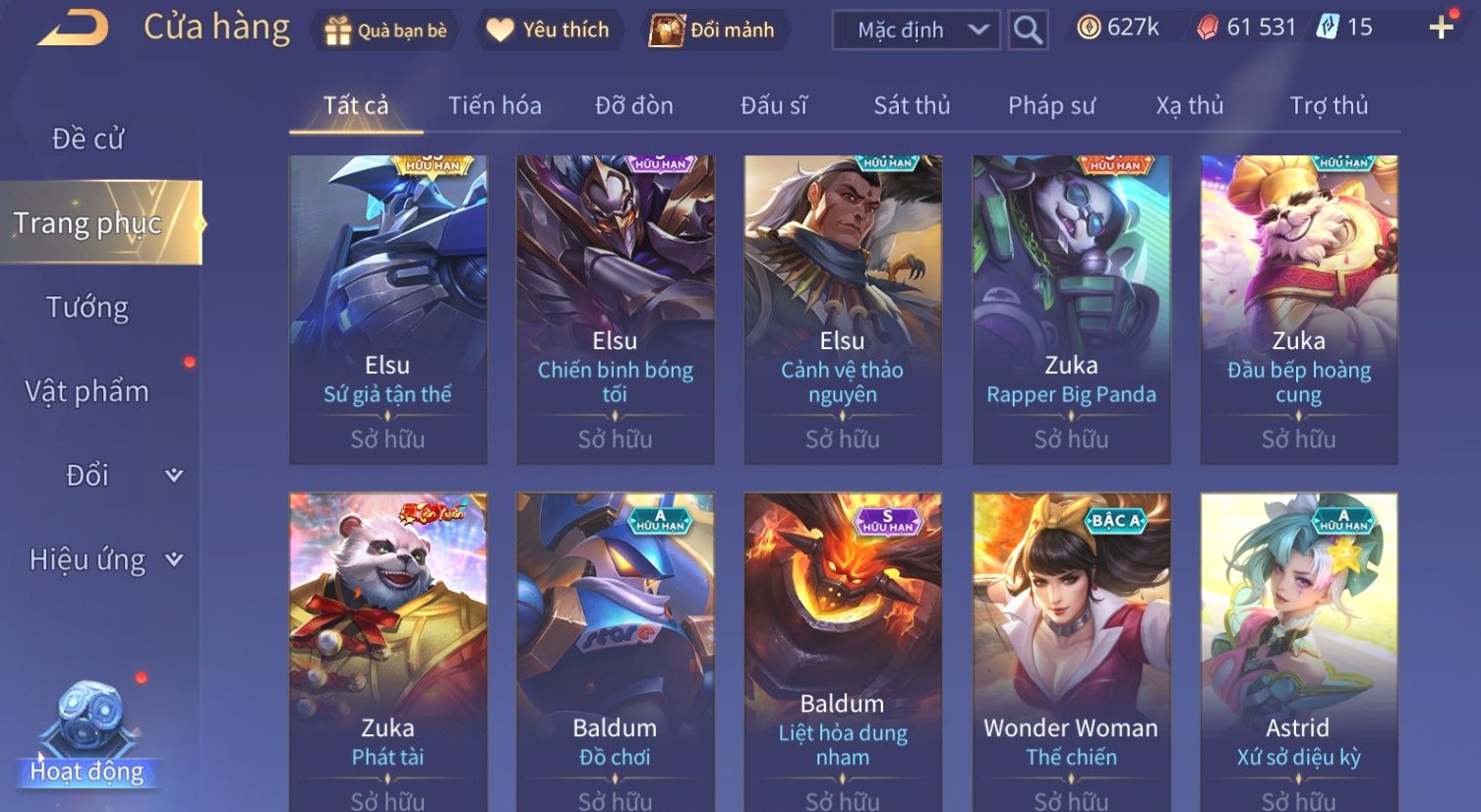This screenshot has height=812, width=1481.
Task: Open the Đề cử menu section
Action: (x=88, y=139)
